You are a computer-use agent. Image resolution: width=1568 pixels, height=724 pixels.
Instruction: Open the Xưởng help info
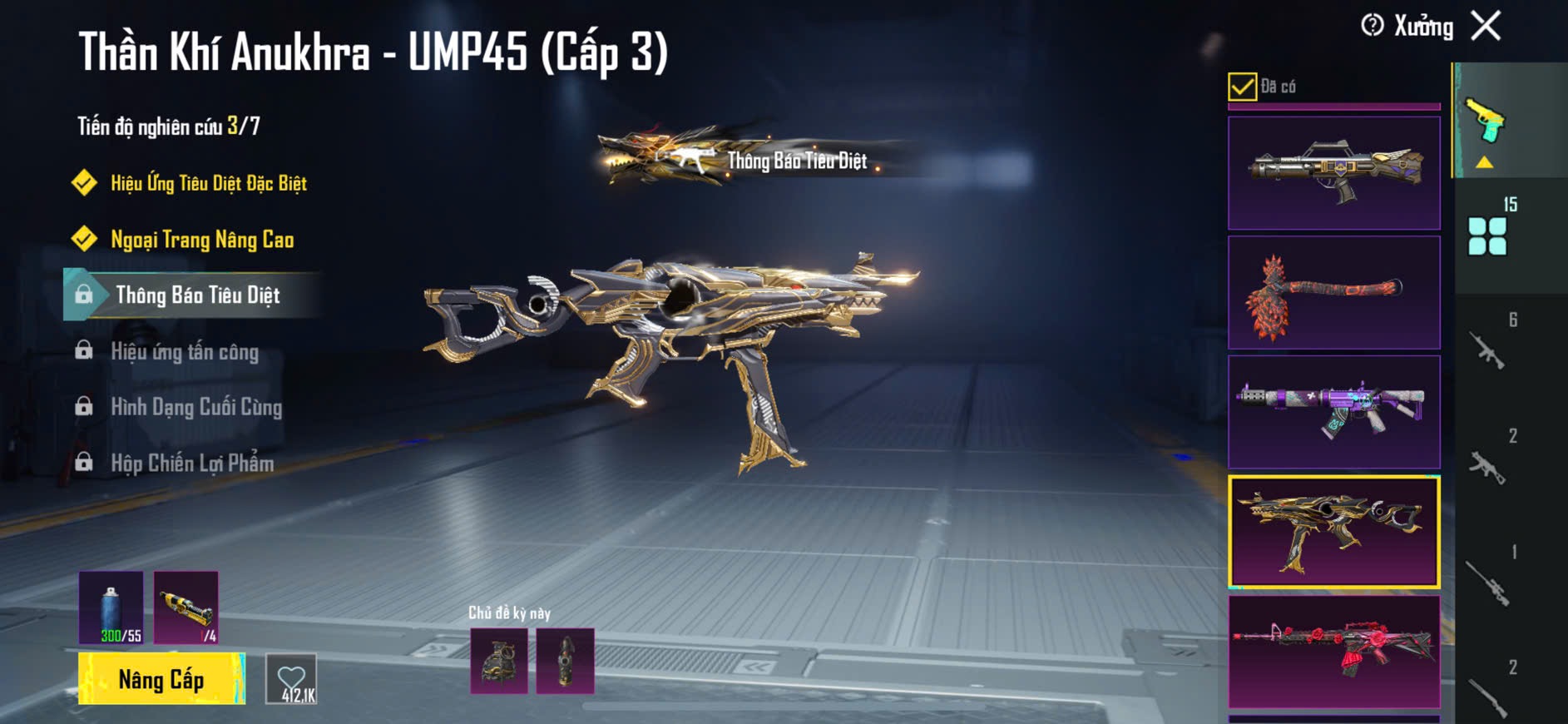1373,26
